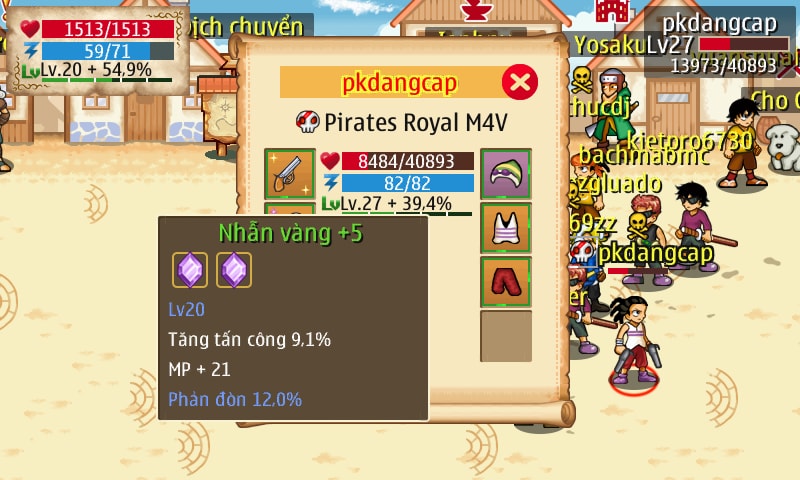View the red pants equipment slot
Image resolution: width=800 pixels, height=480 pixels.
point(506,282)
